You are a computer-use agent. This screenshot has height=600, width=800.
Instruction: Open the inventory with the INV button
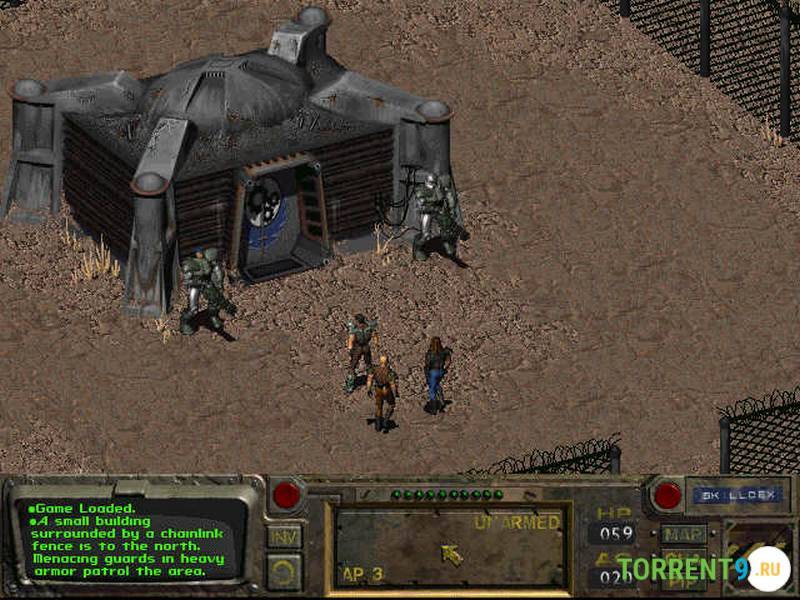pyautogui.click(x=284, y=537)
